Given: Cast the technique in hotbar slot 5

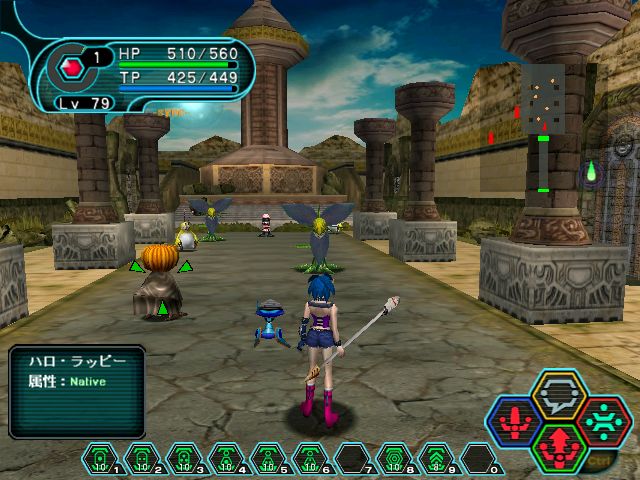Looking at the screenshot, I should [x=269, y=459].
